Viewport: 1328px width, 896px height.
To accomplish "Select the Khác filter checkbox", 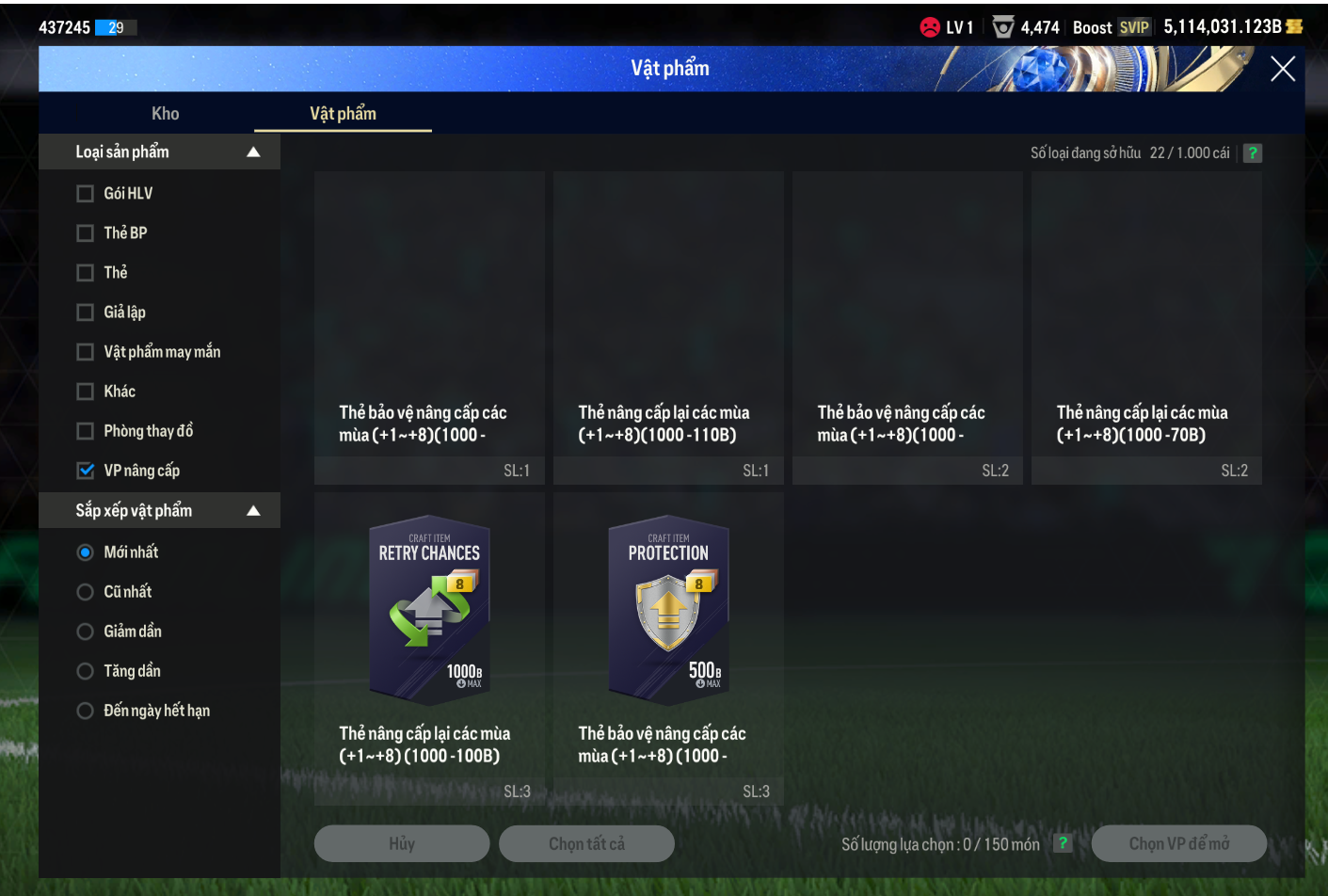I will pyautogui.click(x=86, y=392).
